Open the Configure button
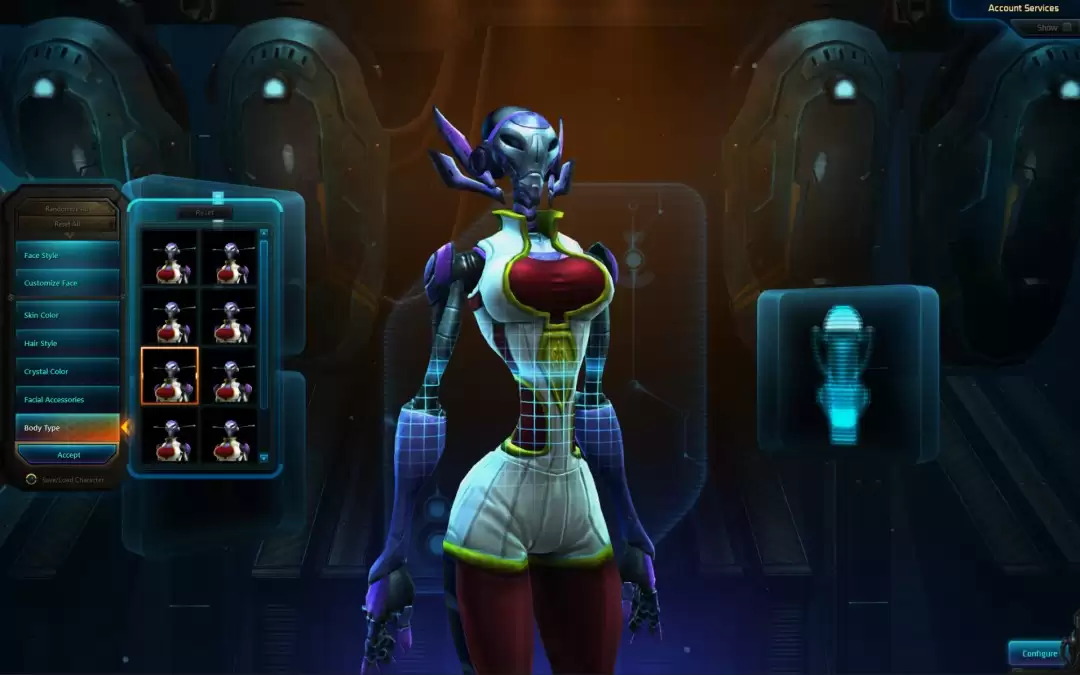The width and height of the screenshot is (1080, 675). point(1039,653)
